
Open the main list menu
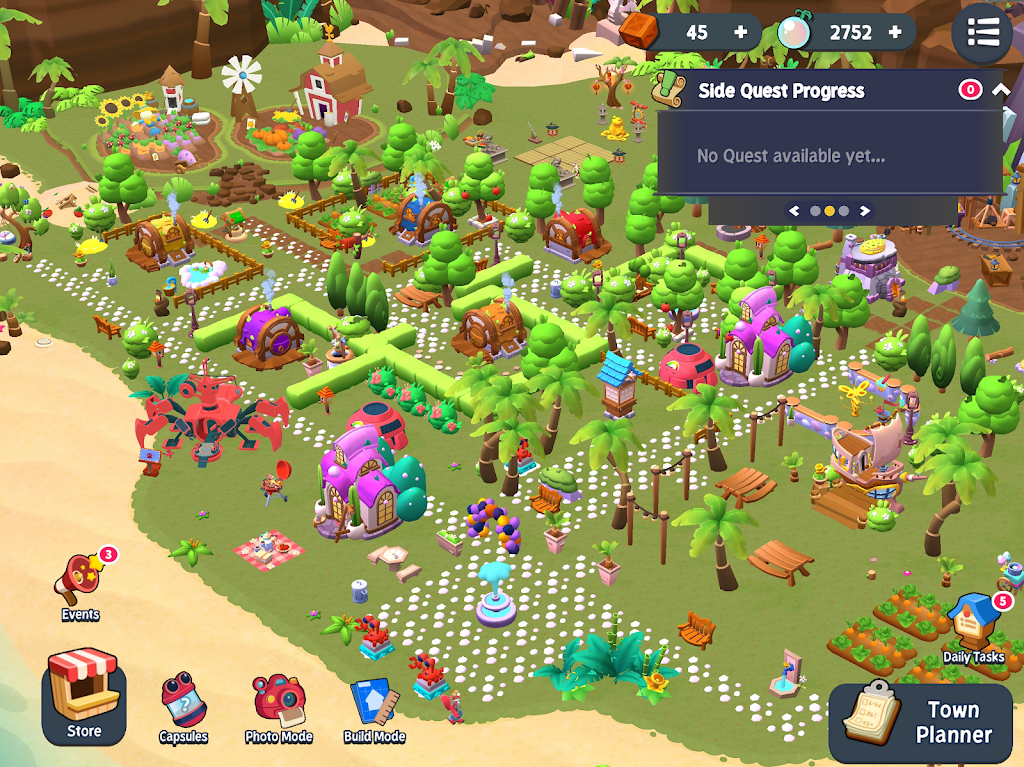coord(982,33)
